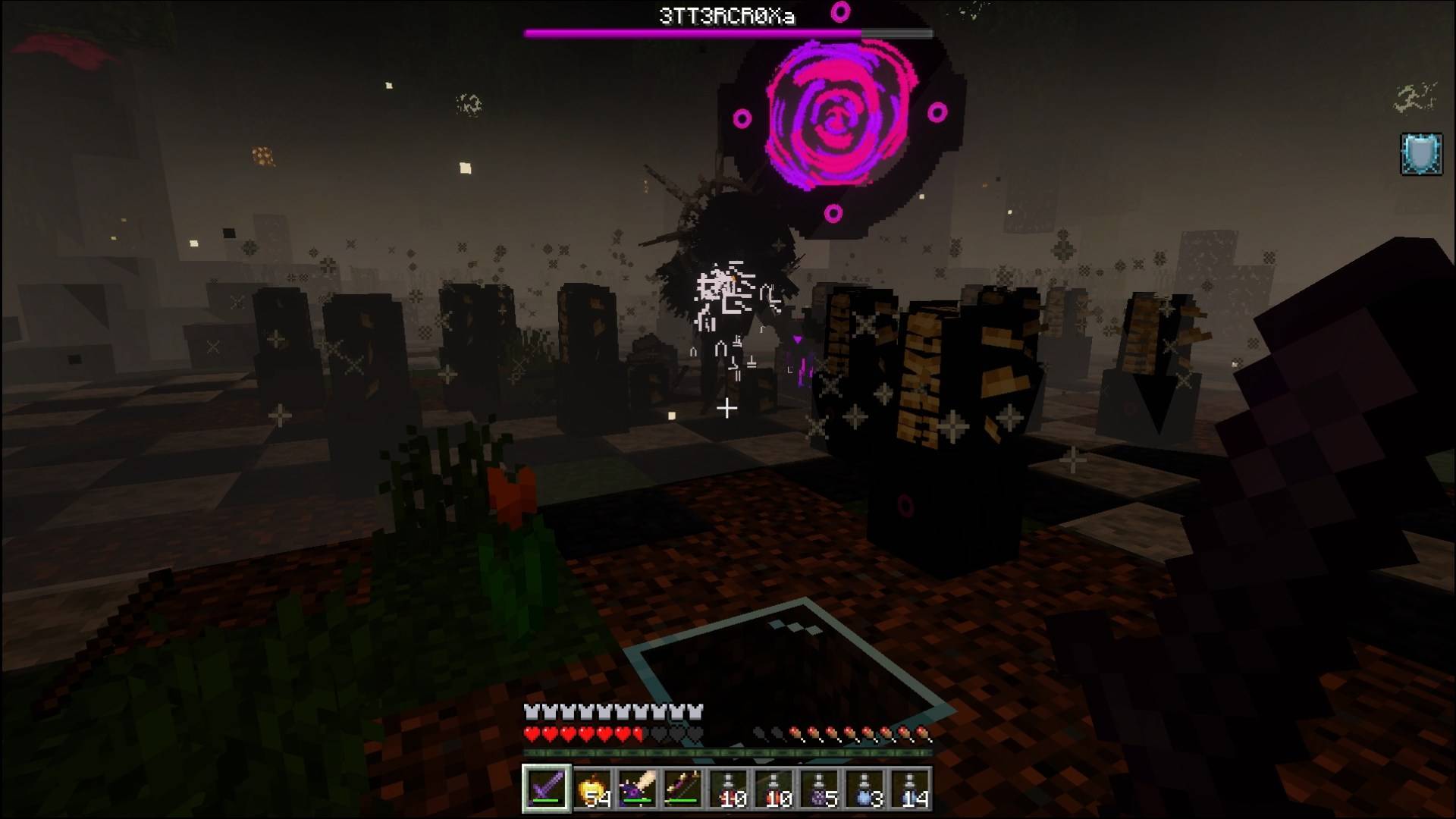Pick the blue potion stack of 3
Image resolution: width=1456 pixels, height=819 pixels.
864,789
